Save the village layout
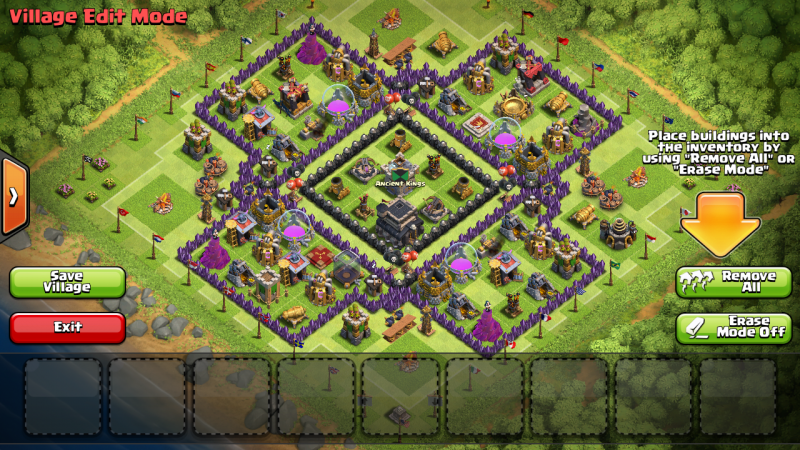The width and height of the screenshot is (800, 450). point(68,282)
